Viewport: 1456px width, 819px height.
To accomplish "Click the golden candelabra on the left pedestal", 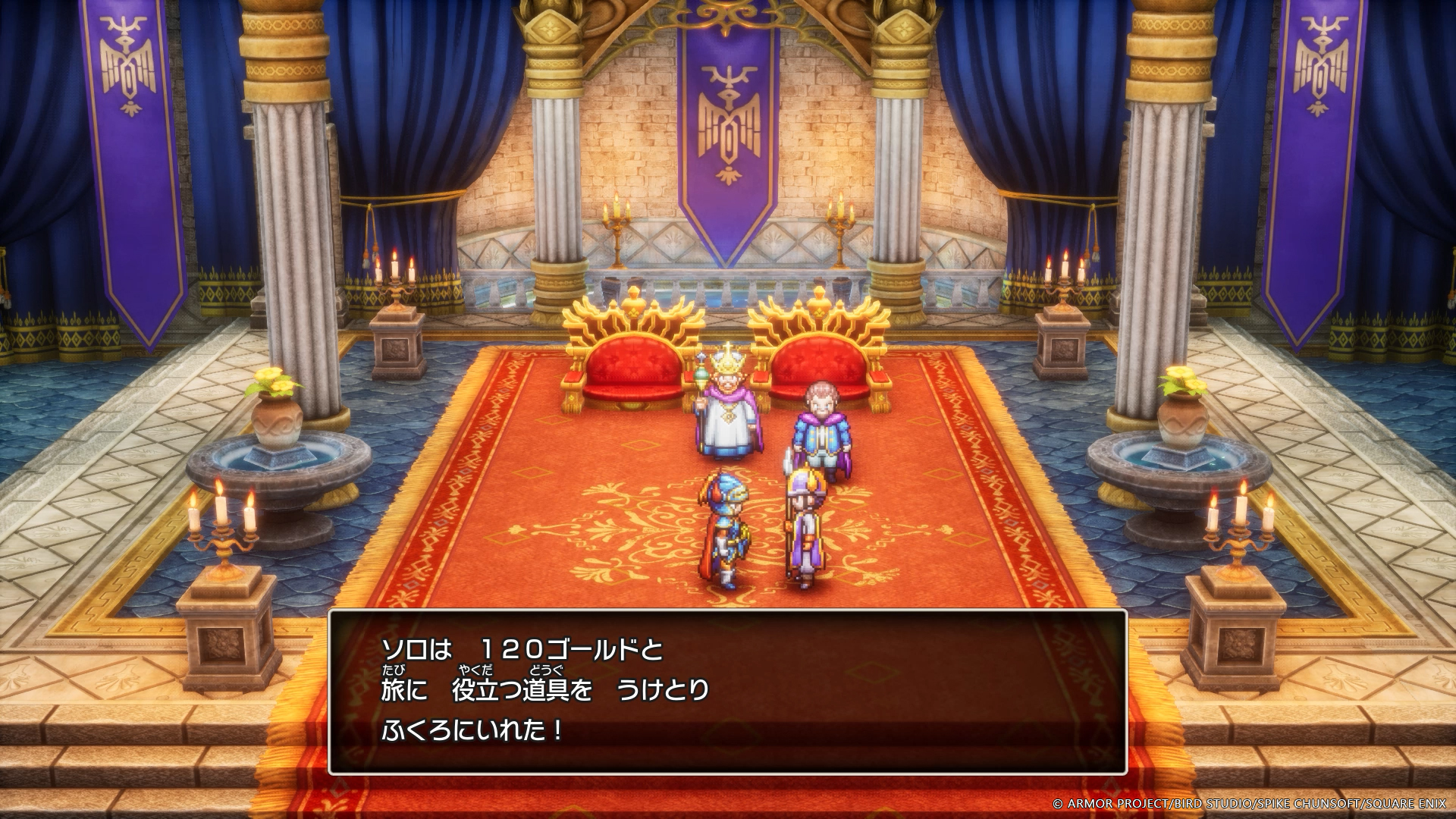I will tap(222, 531).
